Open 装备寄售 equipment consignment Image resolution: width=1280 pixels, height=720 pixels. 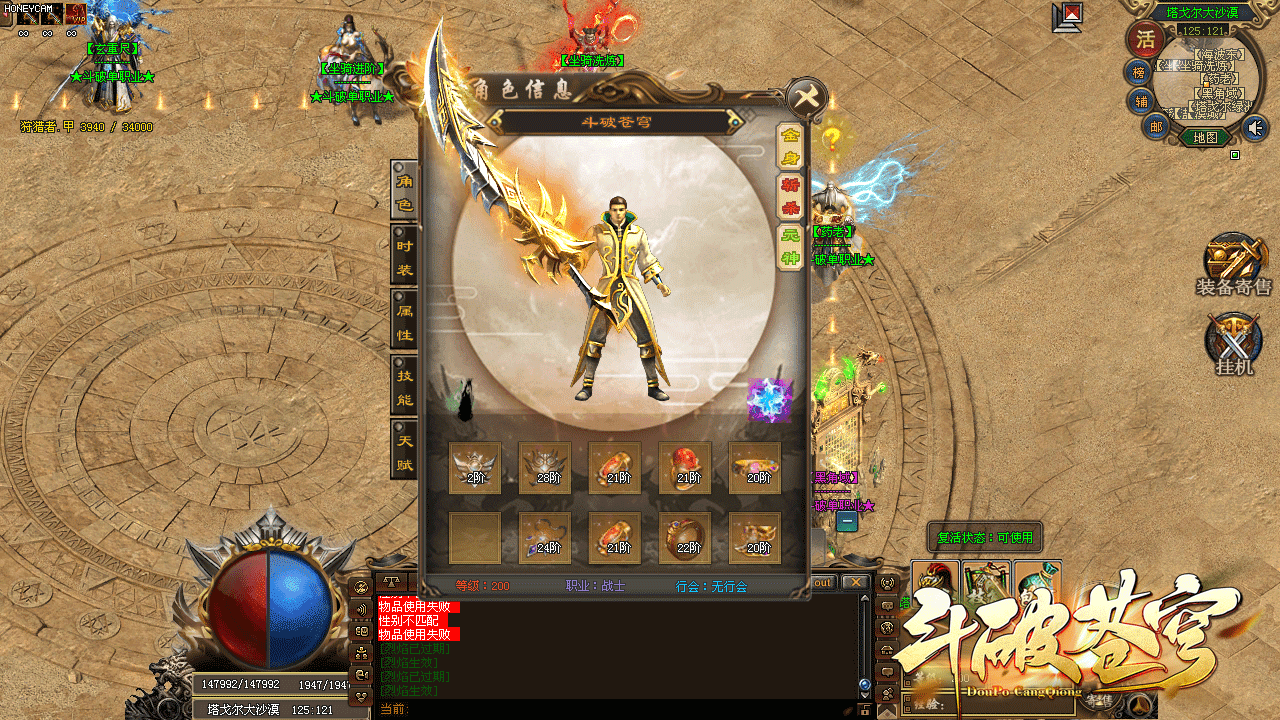point(1234,264)
